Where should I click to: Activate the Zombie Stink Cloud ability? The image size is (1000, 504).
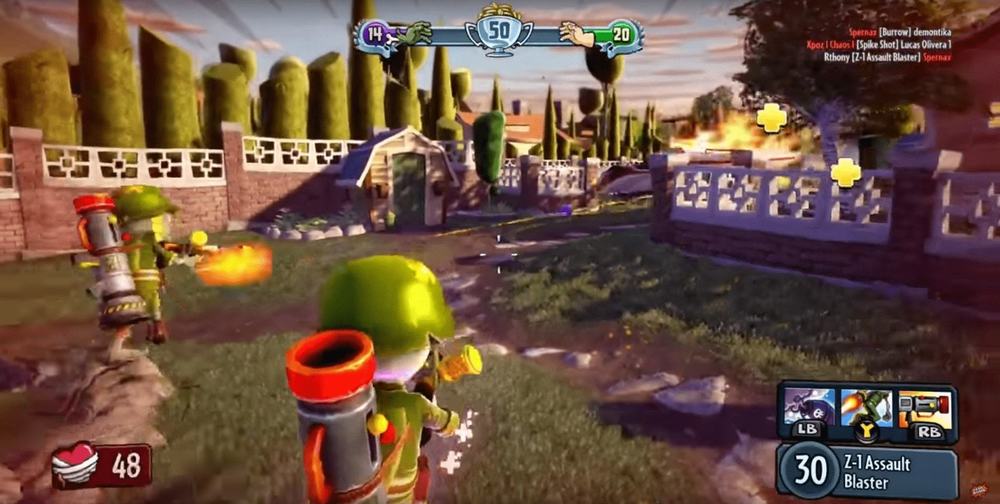tap(810, 407)
